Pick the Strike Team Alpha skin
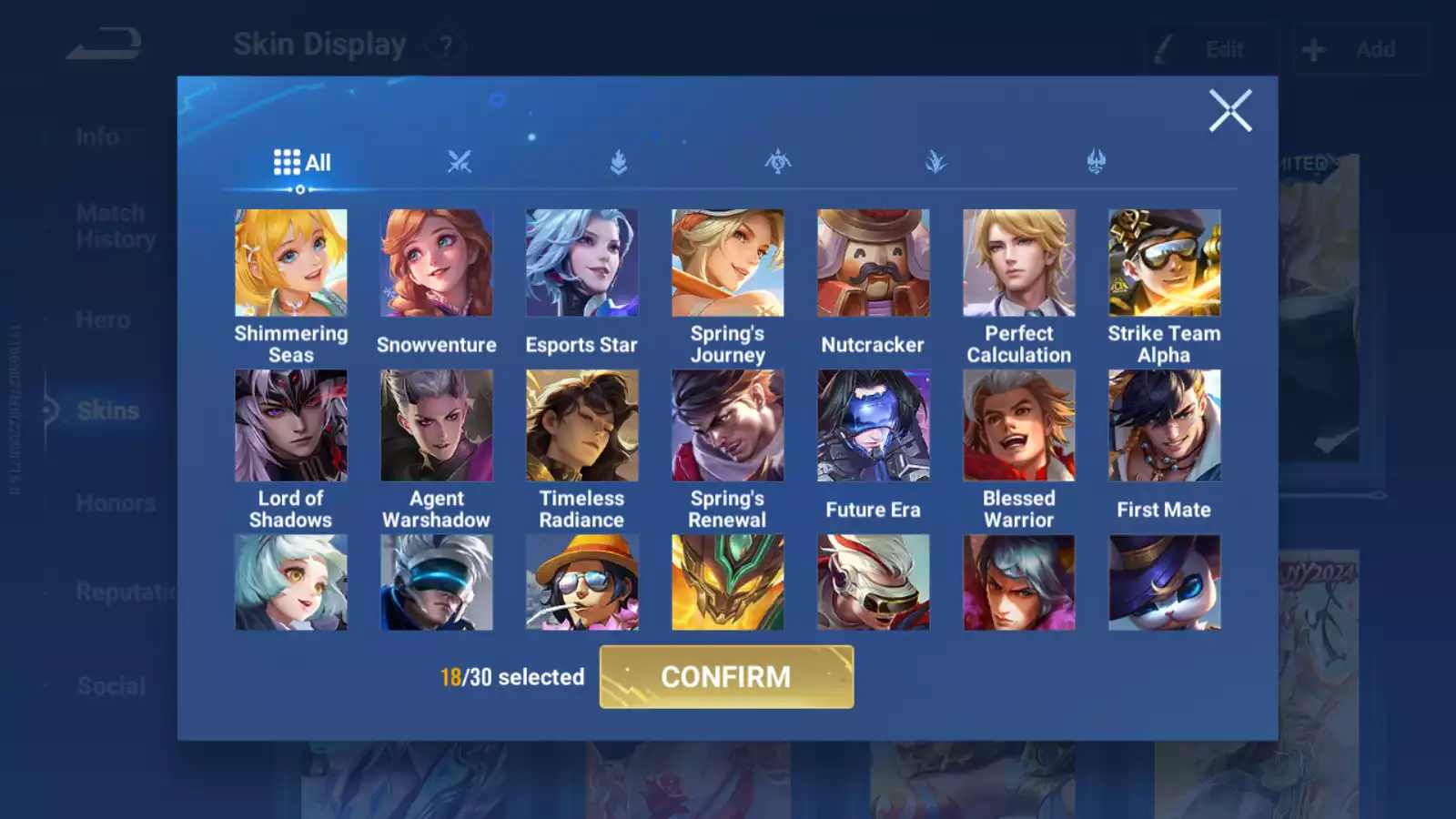This screenshot has height=819, width=1456. (1165, 263)
